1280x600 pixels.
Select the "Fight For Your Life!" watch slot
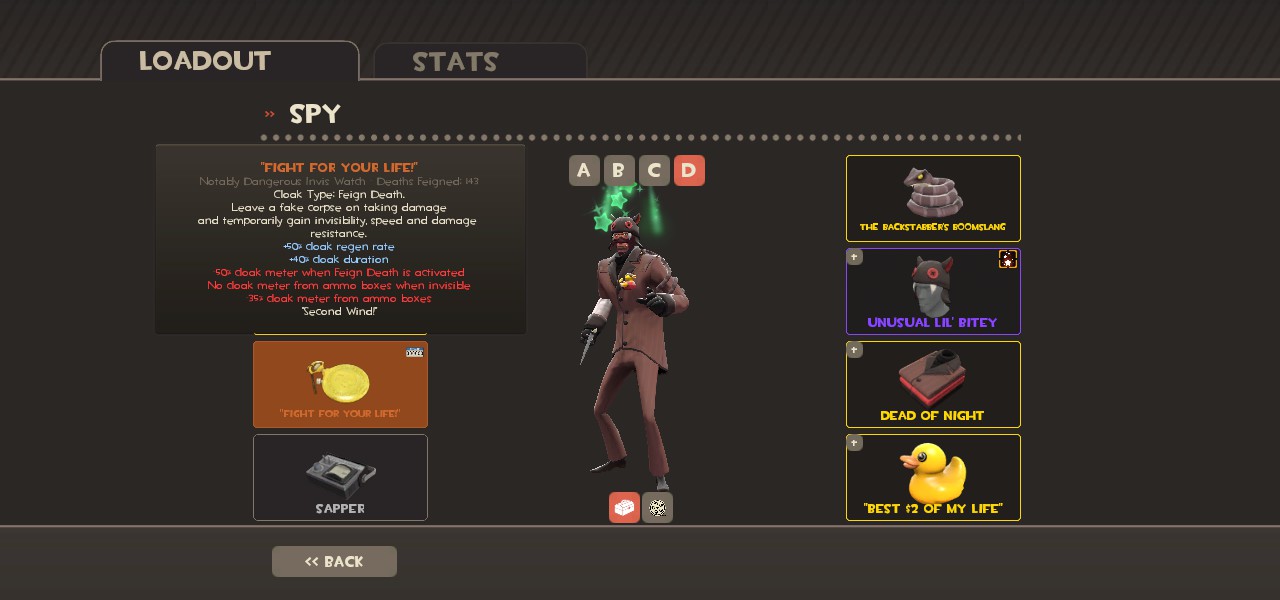[x=340, y=384]
